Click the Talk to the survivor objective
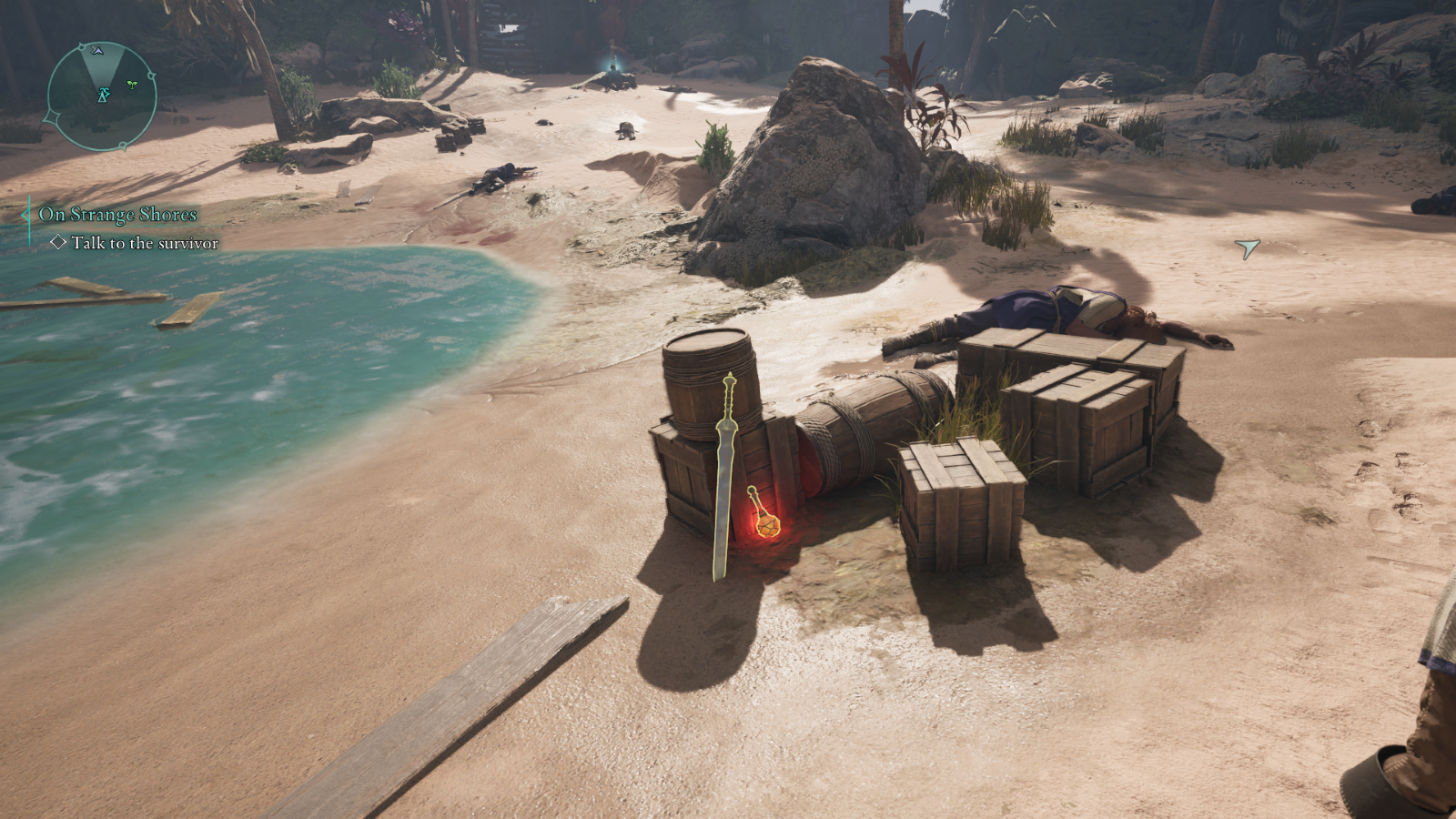The width and height of the screenshot is (1456, 819). coord(145,243)
